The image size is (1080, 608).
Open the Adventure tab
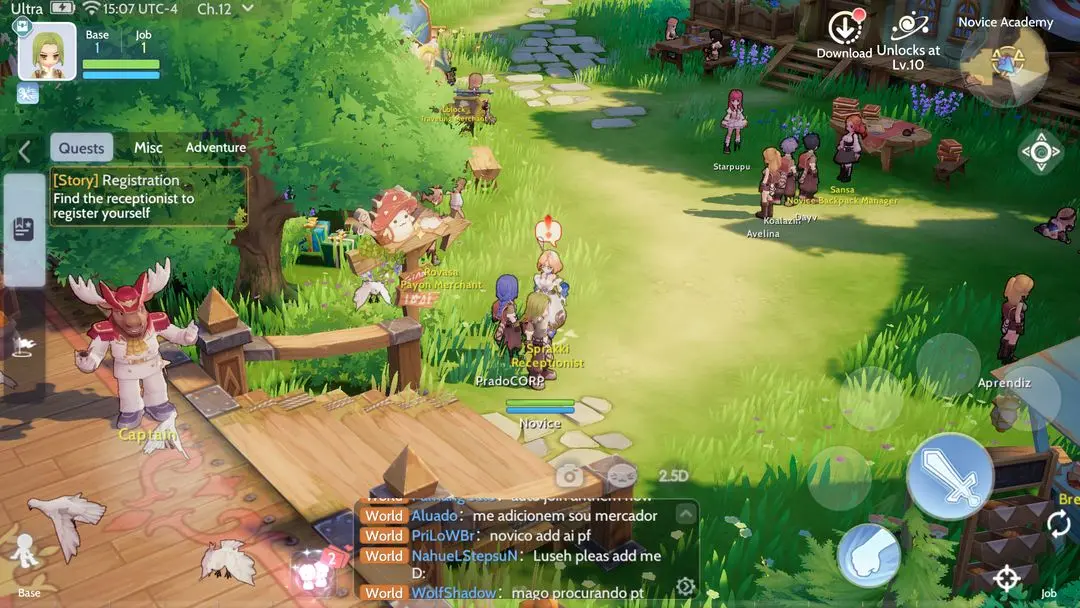tap(216, 148)
